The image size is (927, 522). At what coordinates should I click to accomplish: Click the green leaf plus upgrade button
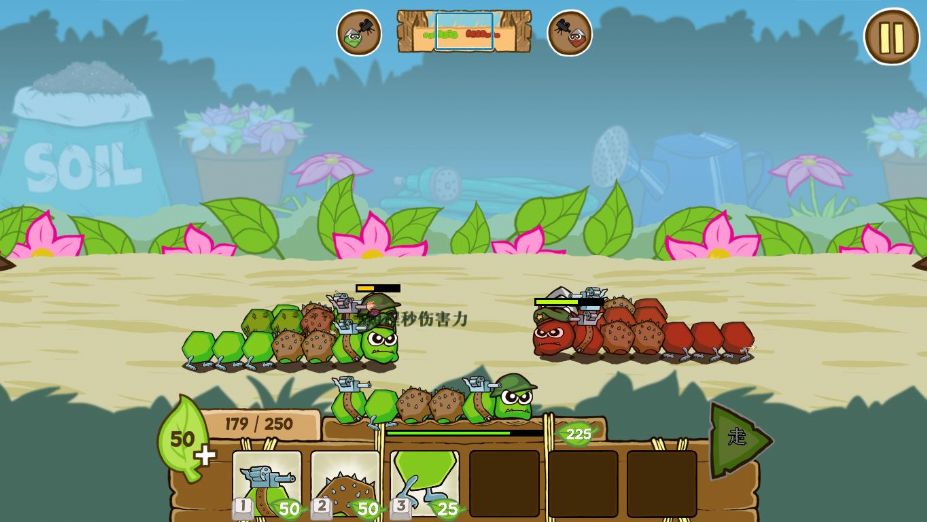[x=185, y=442]
